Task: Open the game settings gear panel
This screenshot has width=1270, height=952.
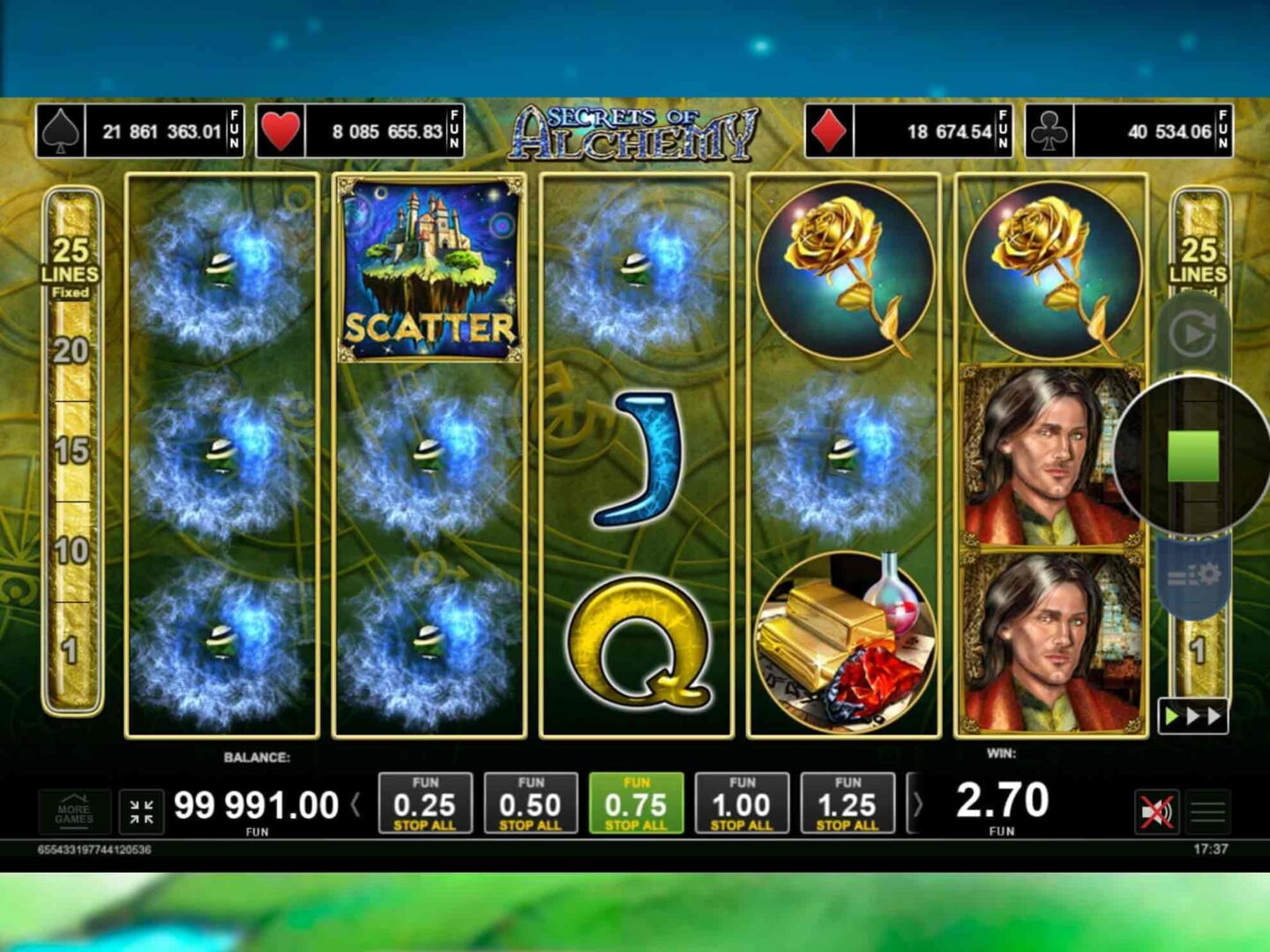Action: click(1193, 576)
